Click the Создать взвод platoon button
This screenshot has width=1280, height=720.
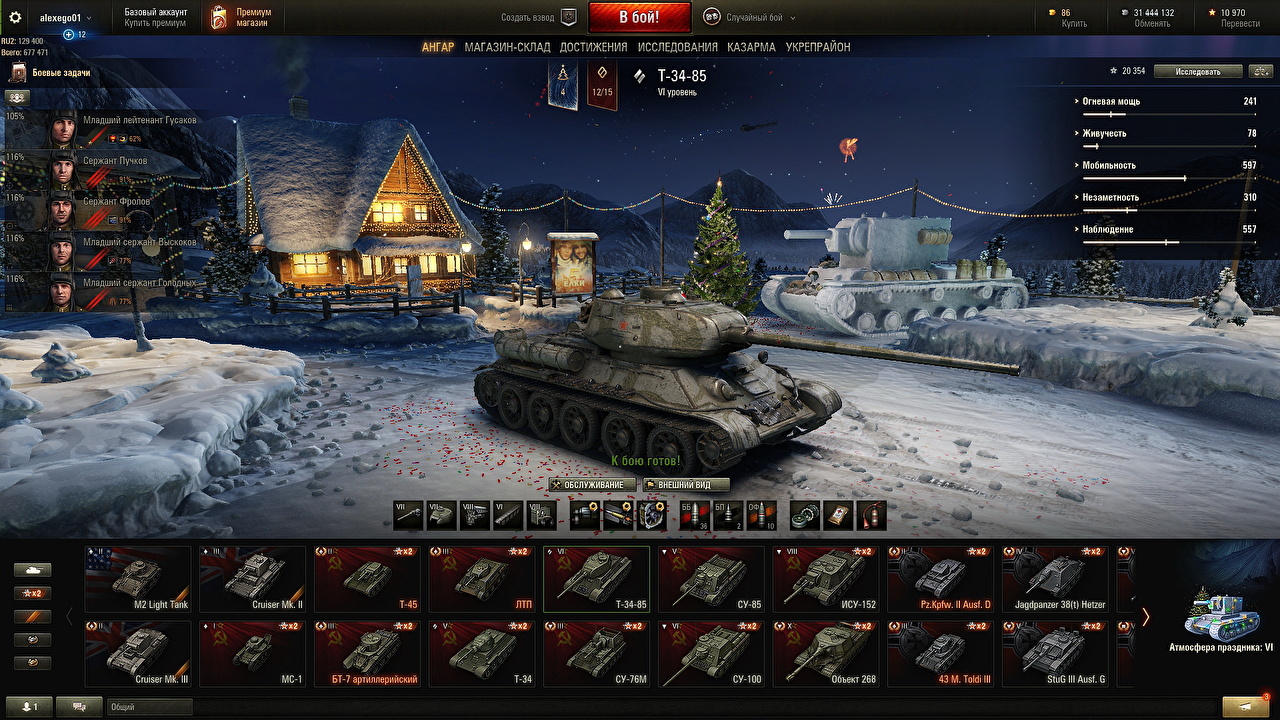point(540,17)
